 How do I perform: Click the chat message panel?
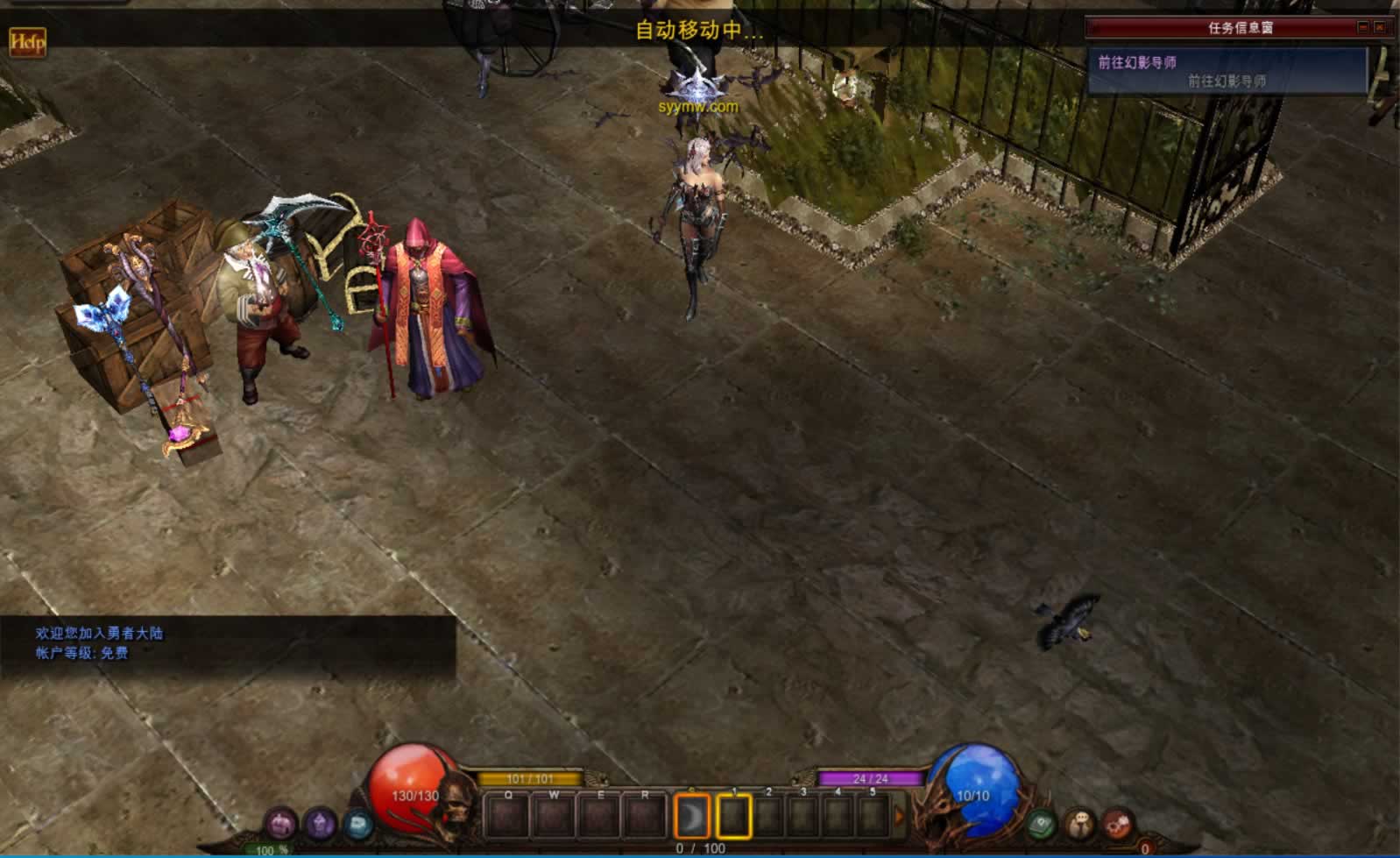tap(228, 646)
